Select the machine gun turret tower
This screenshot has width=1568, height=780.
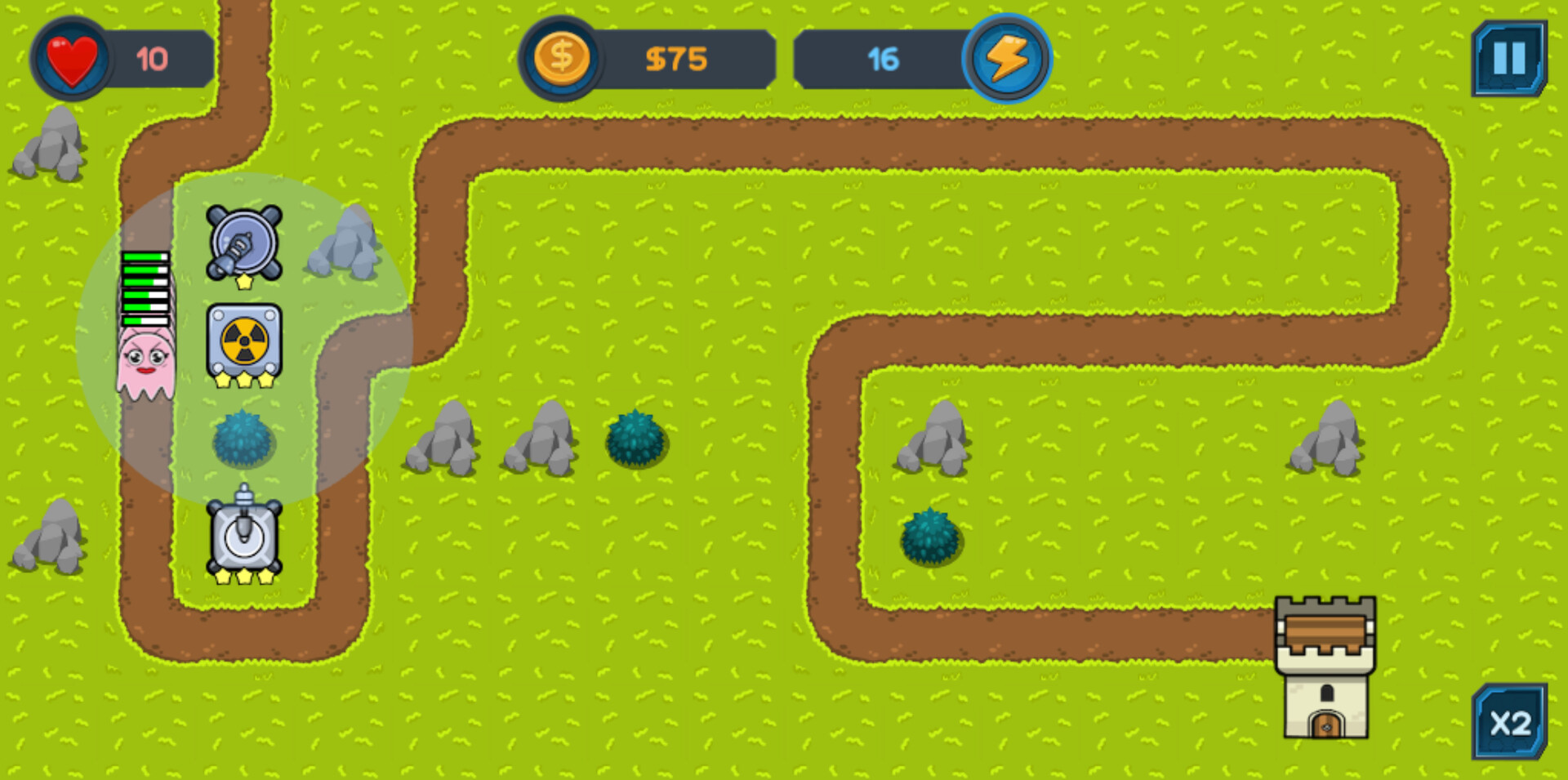click(243, 241)
